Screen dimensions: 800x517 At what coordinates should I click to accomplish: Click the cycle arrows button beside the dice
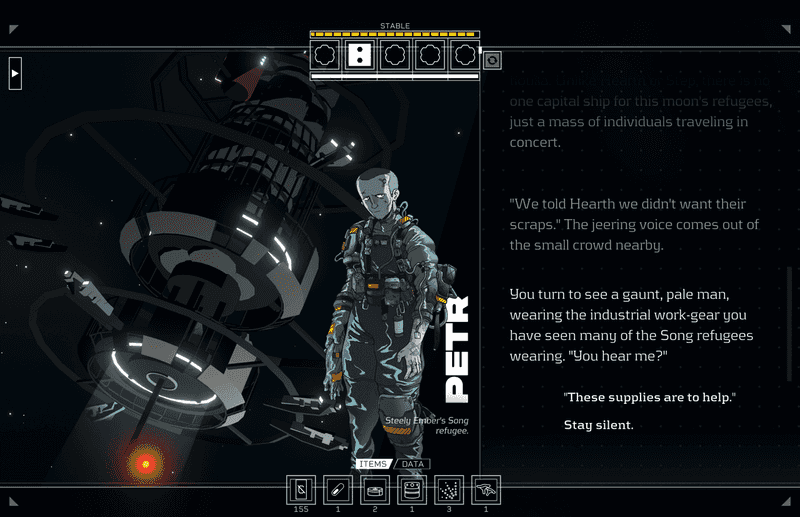click(x=492, y=60)
